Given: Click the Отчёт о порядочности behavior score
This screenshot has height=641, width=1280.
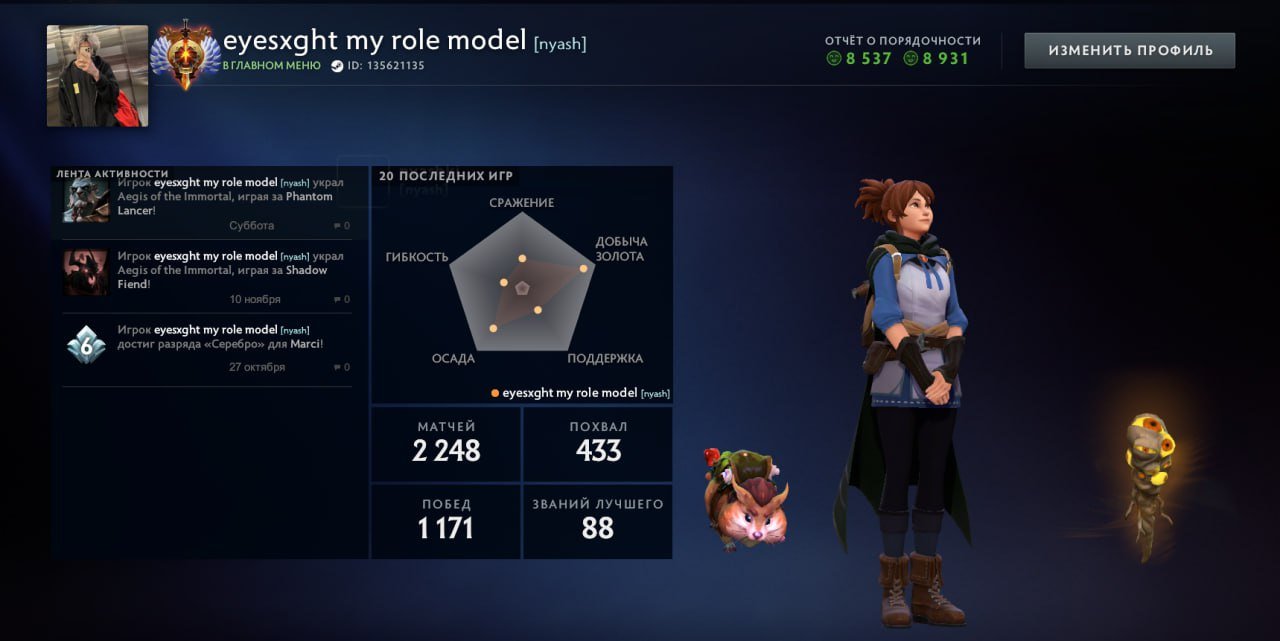Looking at the screenshot, I should (902, 50).
